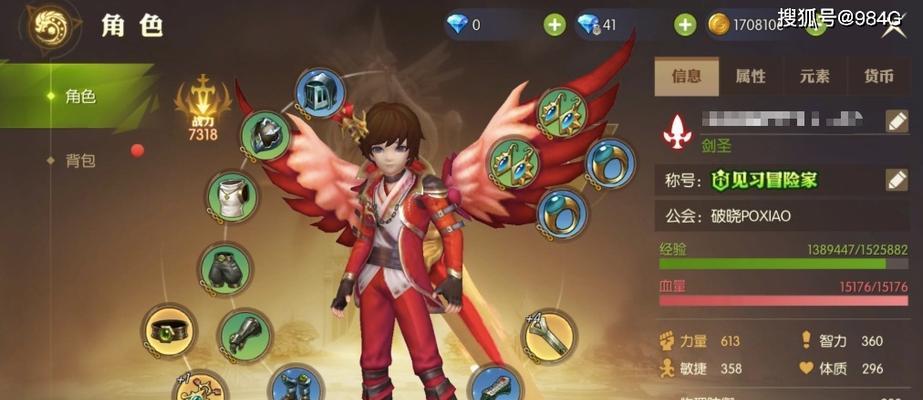Add bound diamonds with the plus next to 41
Image resolution: width=923 pixels, height=400 pixels.
[685, 25]
